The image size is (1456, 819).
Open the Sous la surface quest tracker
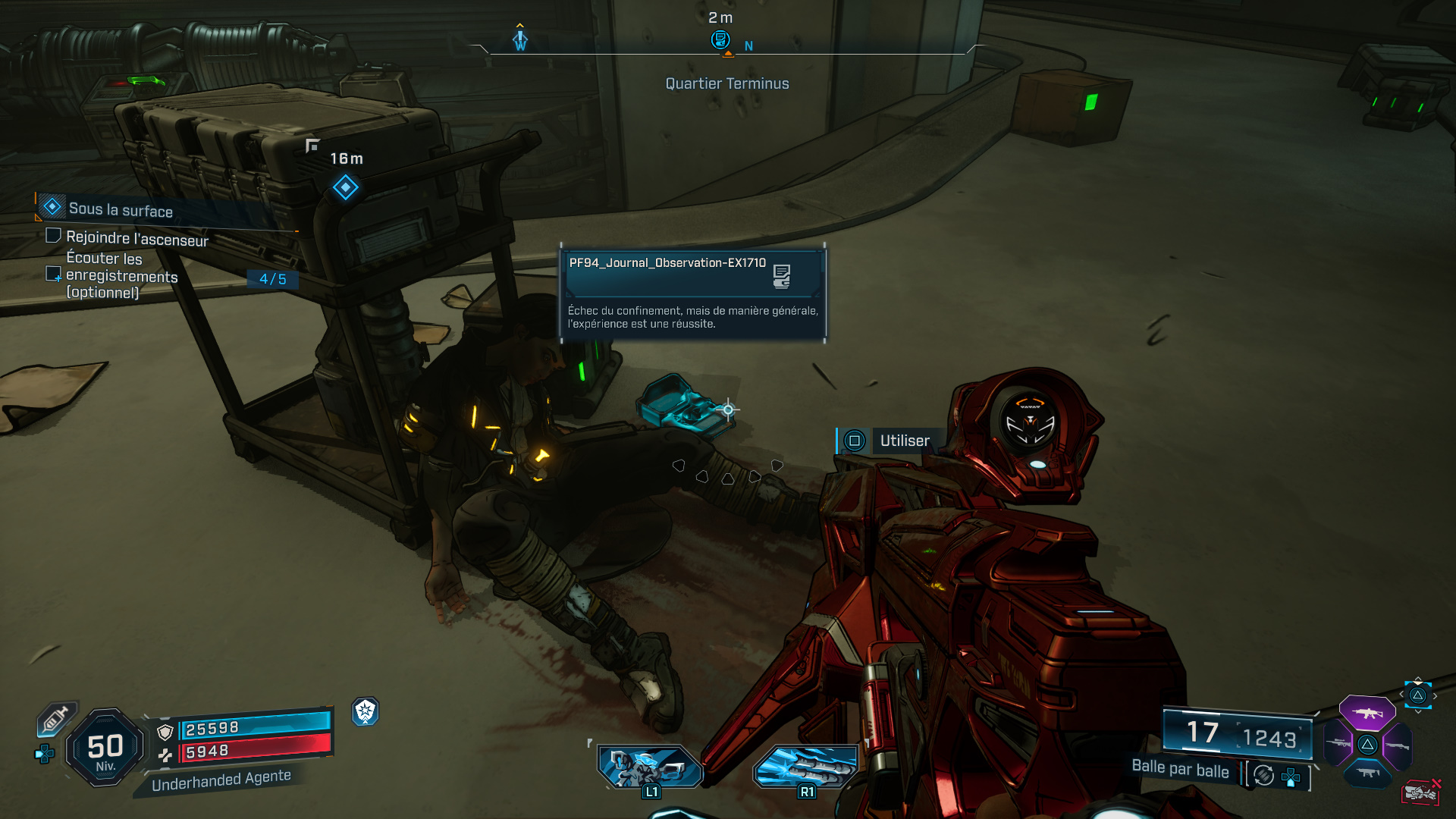tap(121, 209)
